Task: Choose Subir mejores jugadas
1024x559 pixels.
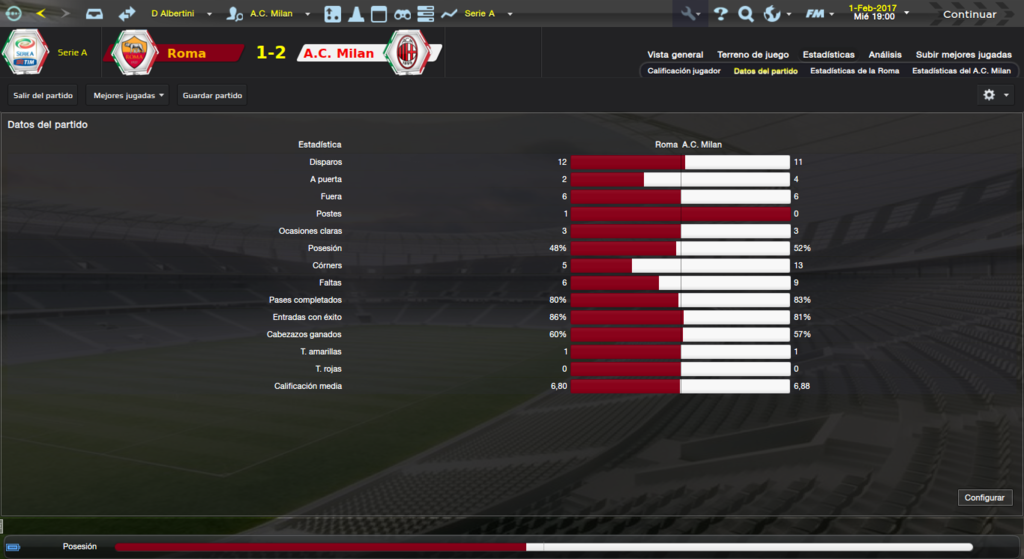Action: pos(963,55)
